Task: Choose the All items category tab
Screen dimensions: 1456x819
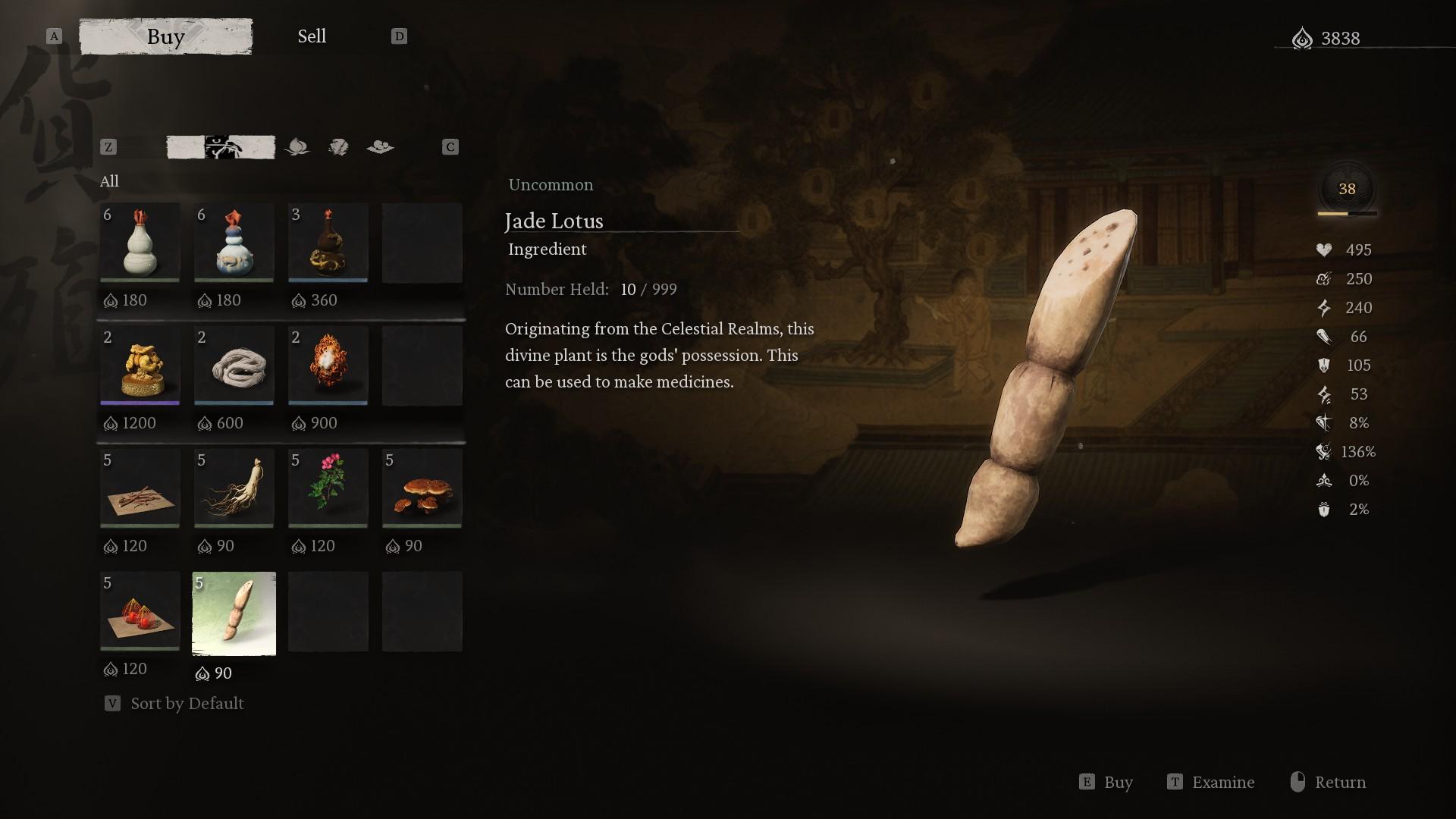Action: point(221,147)
